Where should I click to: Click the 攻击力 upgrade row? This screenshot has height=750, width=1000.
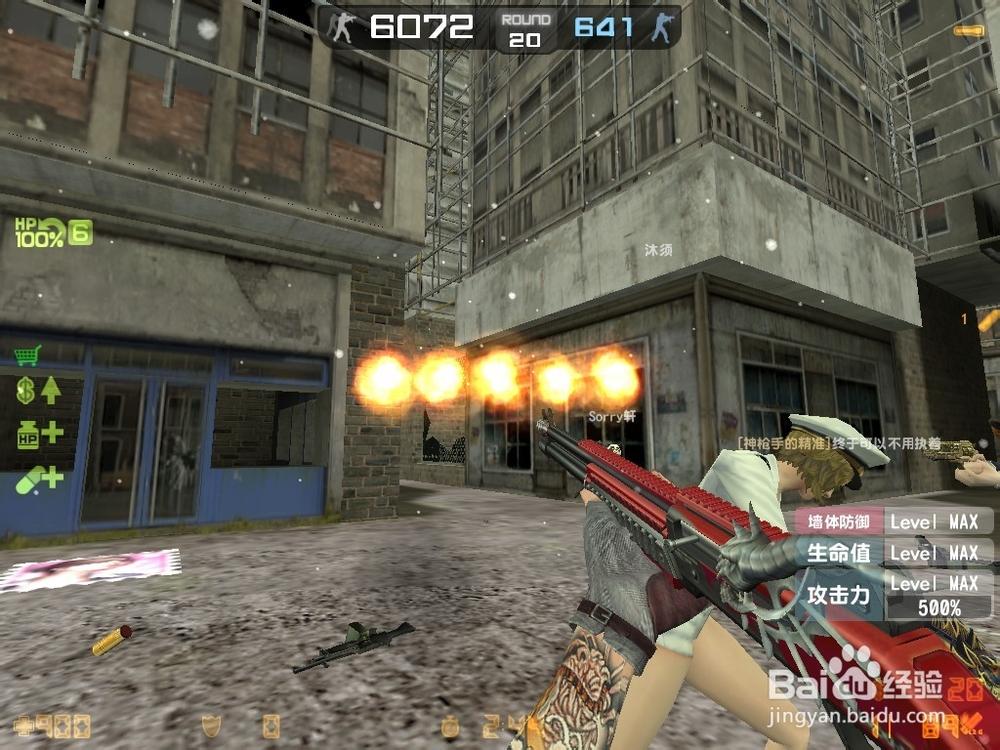(893, 595)
